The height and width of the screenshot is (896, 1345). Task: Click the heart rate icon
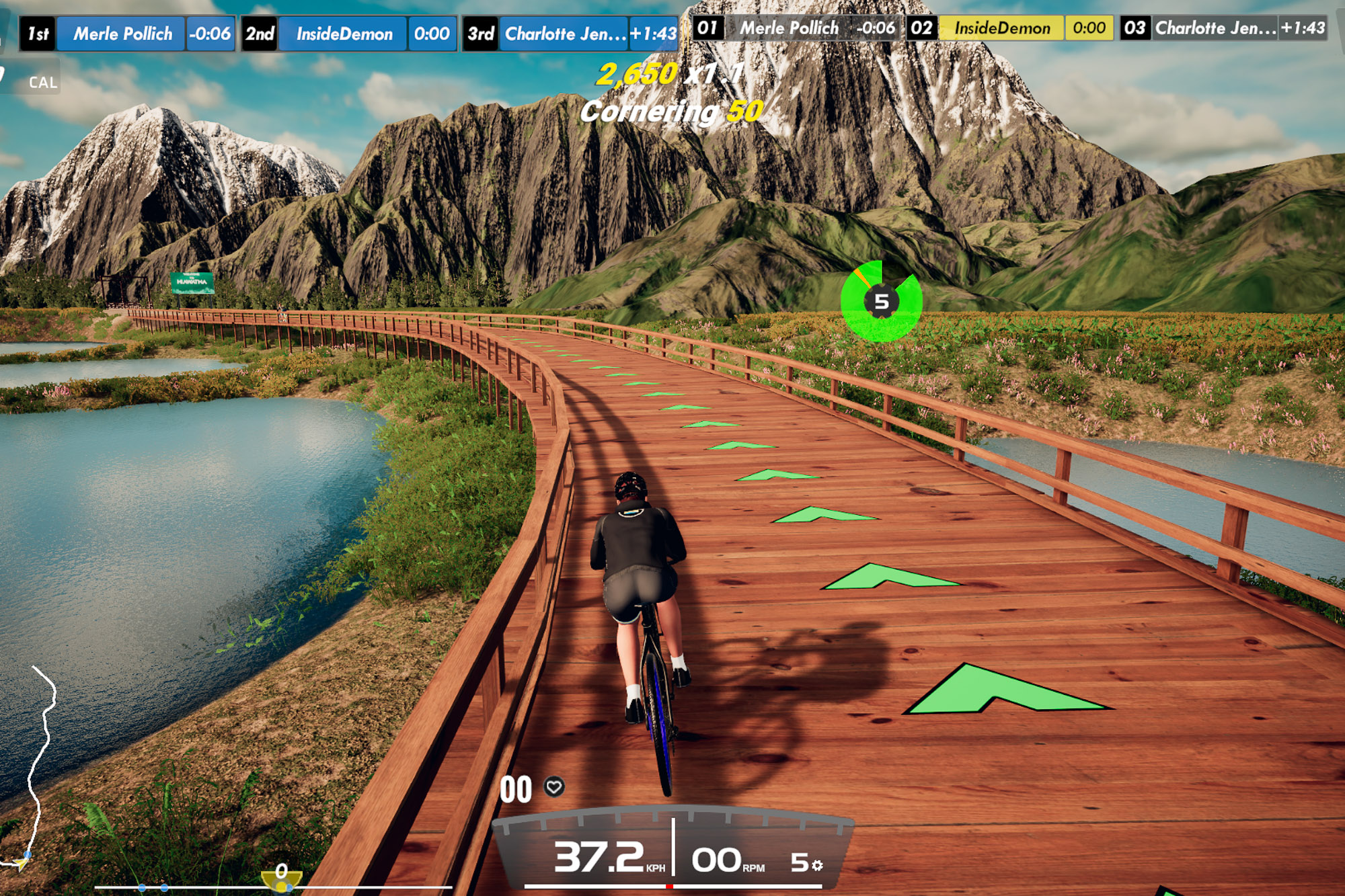pyautogui.click(x=554, y=786)
